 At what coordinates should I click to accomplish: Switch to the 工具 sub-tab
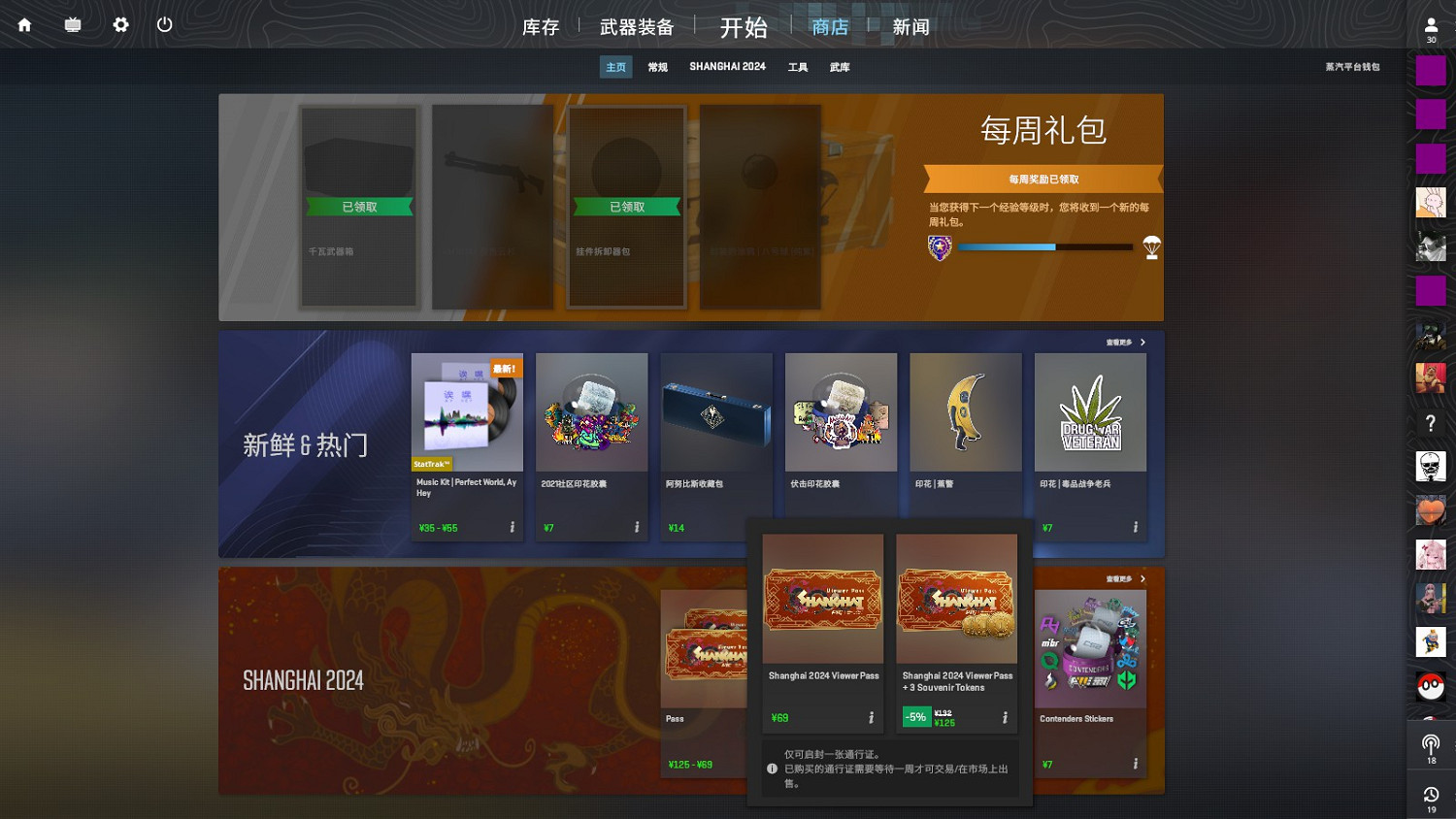point(797,66)
